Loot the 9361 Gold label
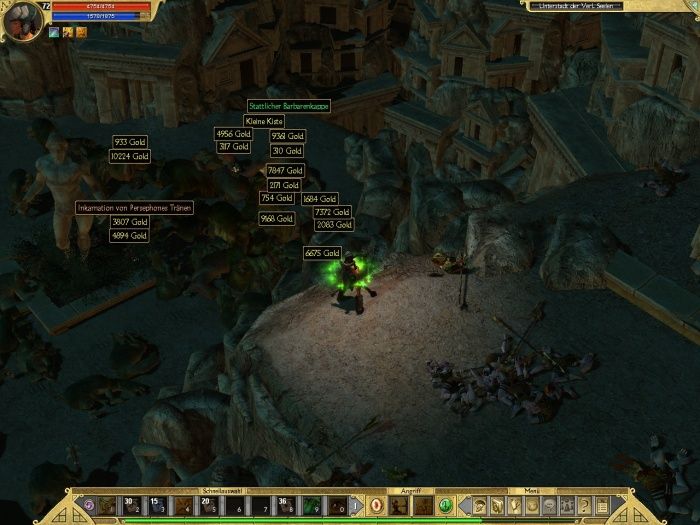The width and height of the screenshot is (700, 525). coord(287,136)
